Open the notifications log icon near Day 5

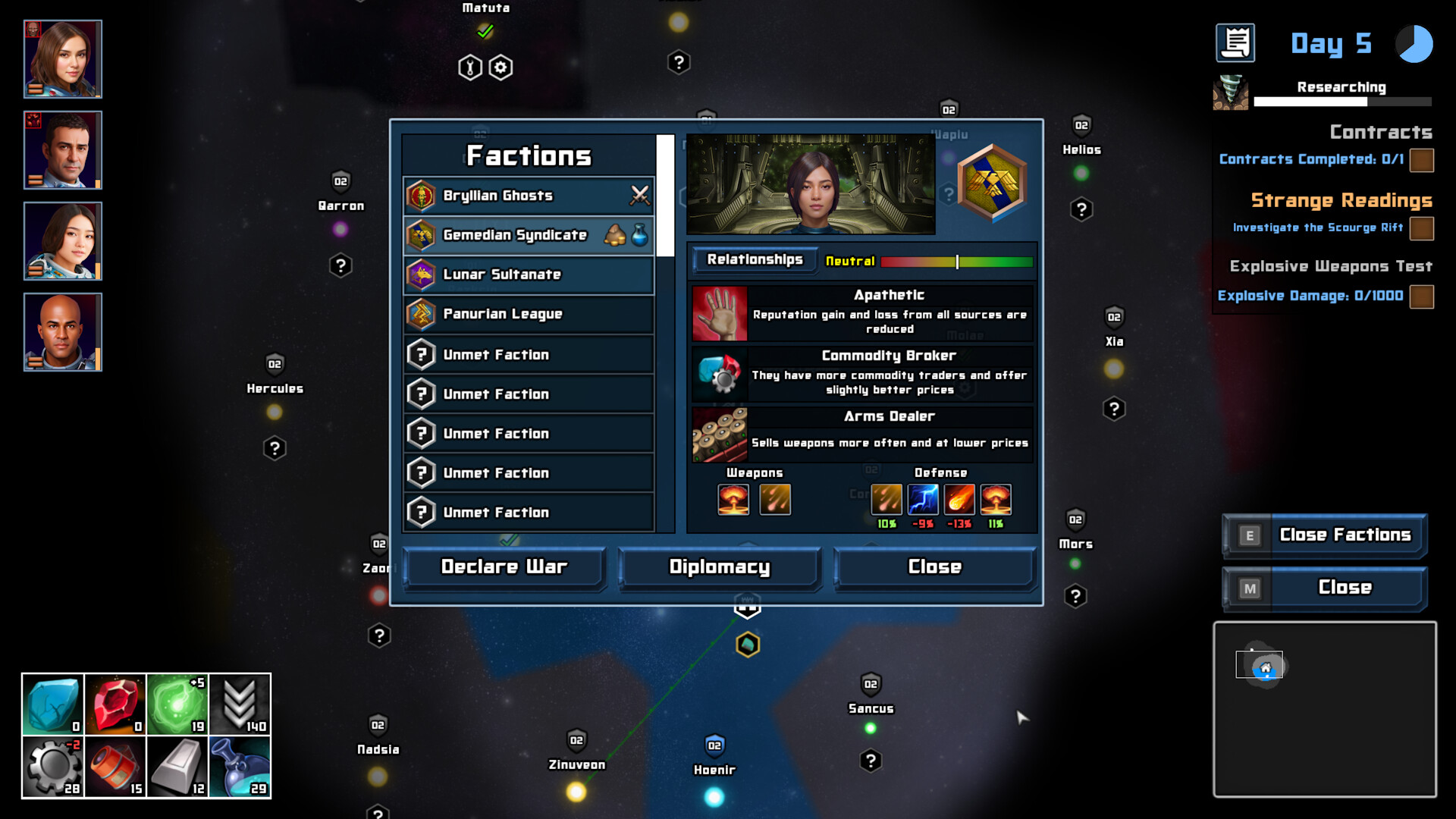click(1236, 43)
